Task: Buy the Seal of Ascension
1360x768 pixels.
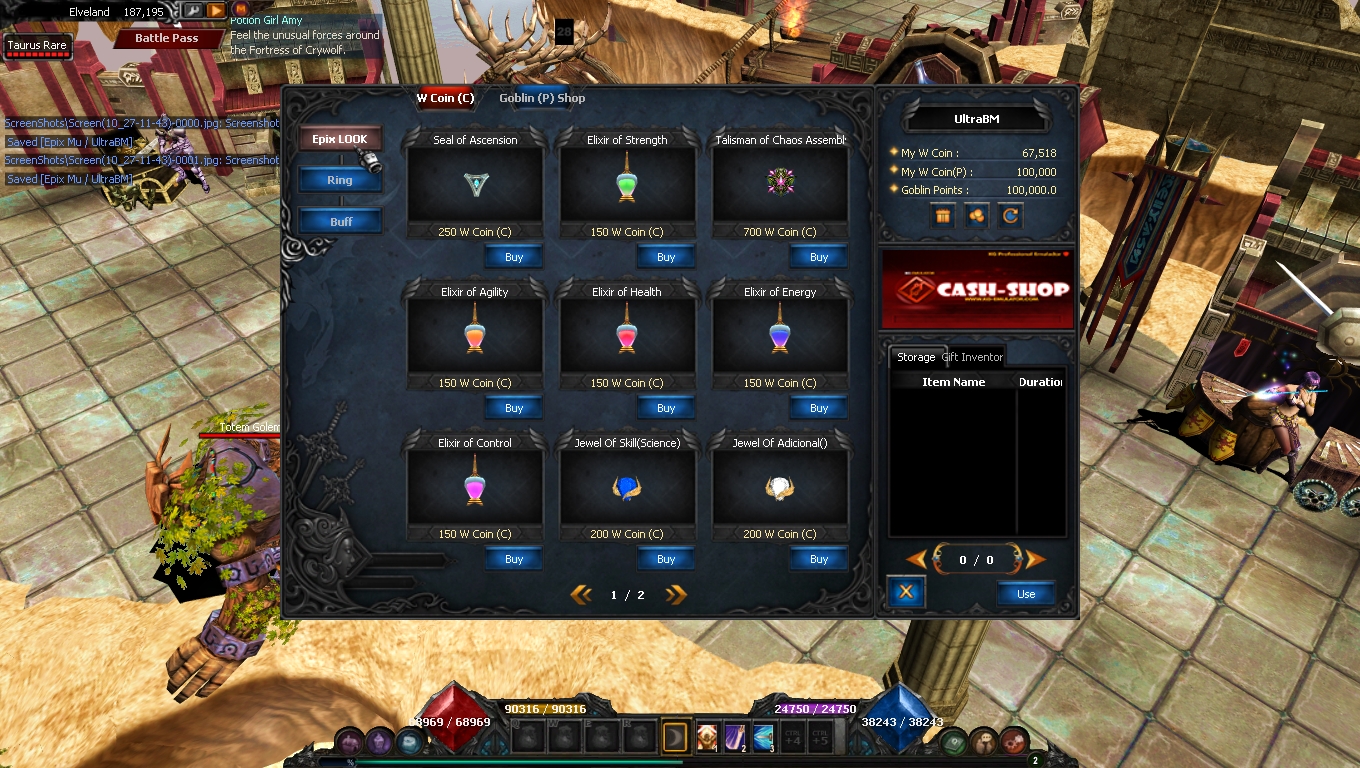Action: point(514,257)
